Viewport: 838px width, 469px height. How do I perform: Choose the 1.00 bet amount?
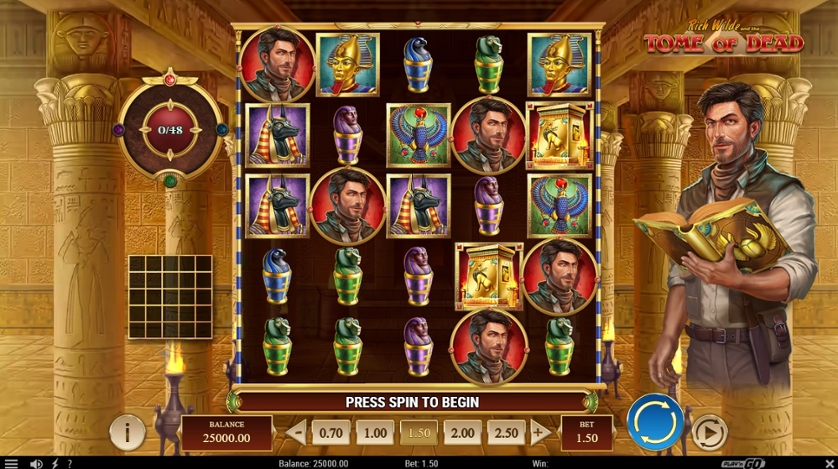375,433
